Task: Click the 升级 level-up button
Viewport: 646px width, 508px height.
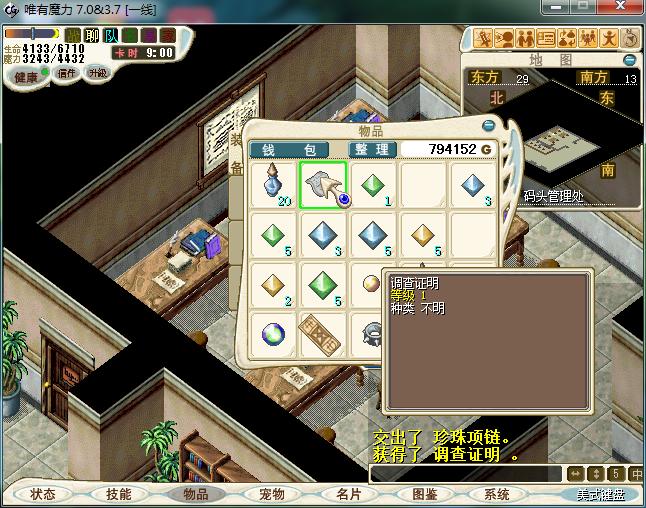Action: pyautogui.click(x=98, y=73)
